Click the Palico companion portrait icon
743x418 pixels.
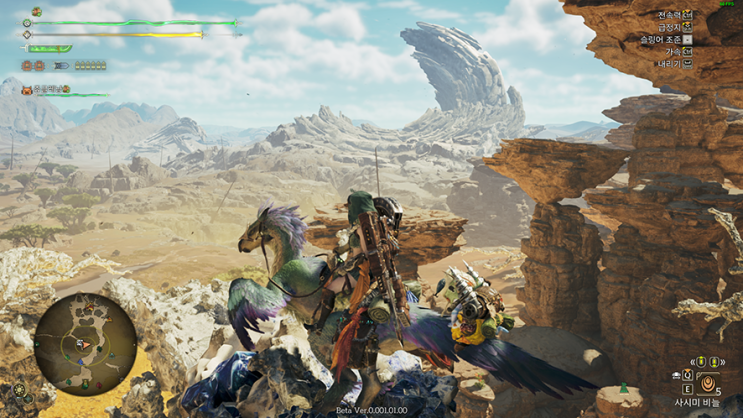[27, 90]
